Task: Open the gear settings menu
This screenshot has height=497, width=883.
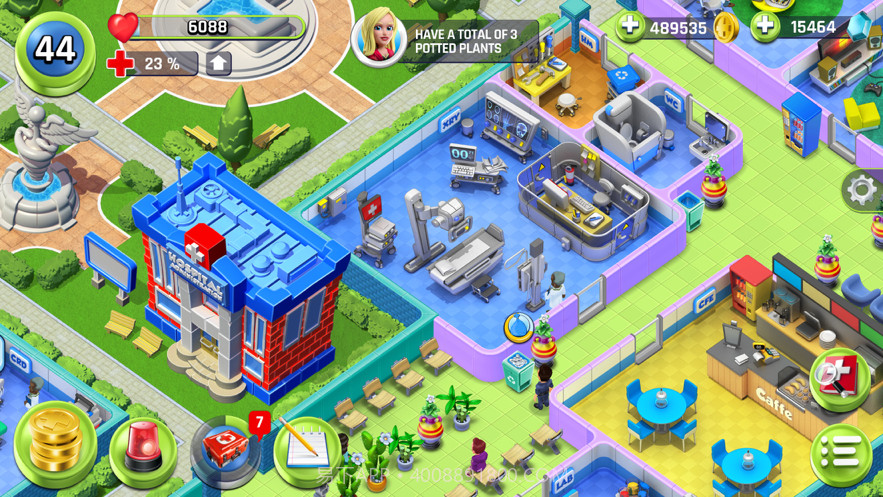Action: 861,189
